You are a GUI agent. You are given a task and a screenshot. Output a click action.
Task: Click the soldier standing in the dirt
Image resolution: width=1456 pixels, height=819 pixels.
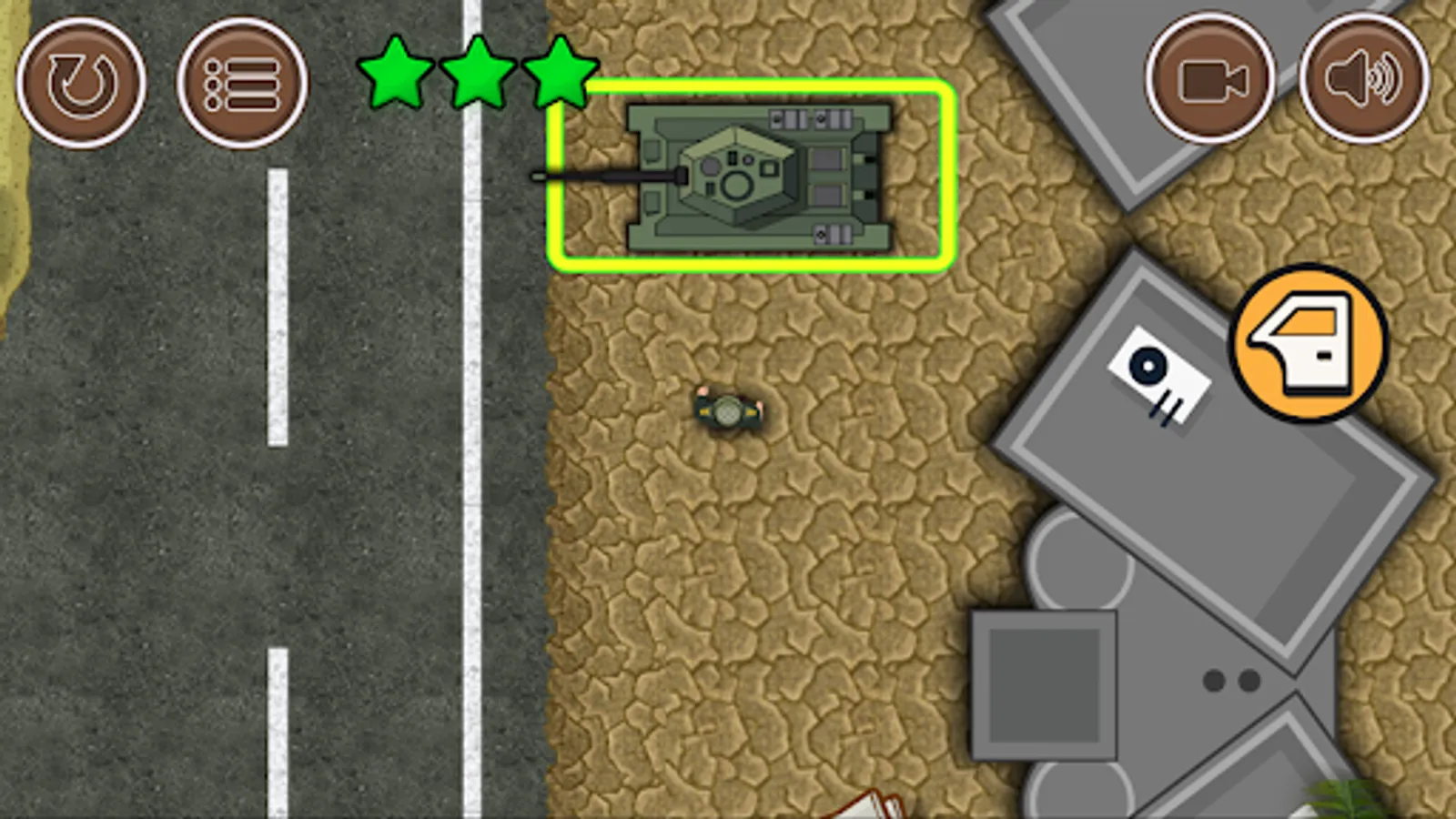[x=728, y=409]
